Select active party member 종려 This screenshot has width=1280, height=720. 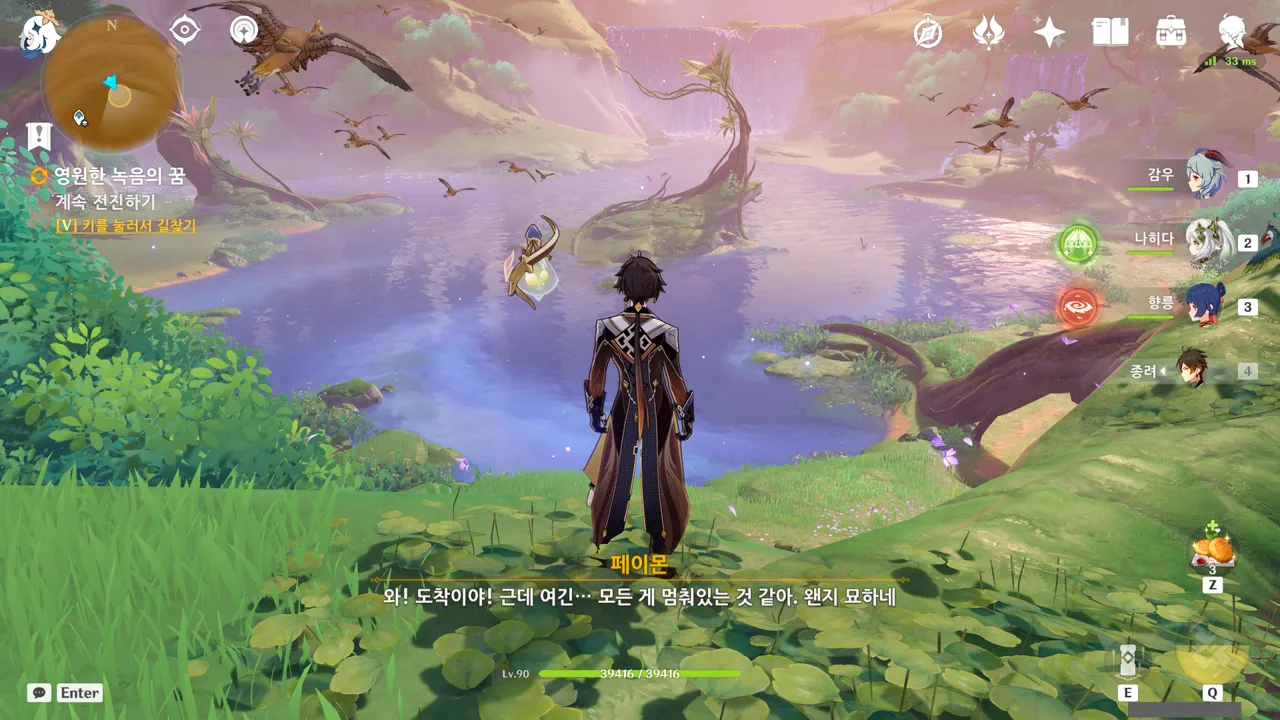click(1192, 369)
